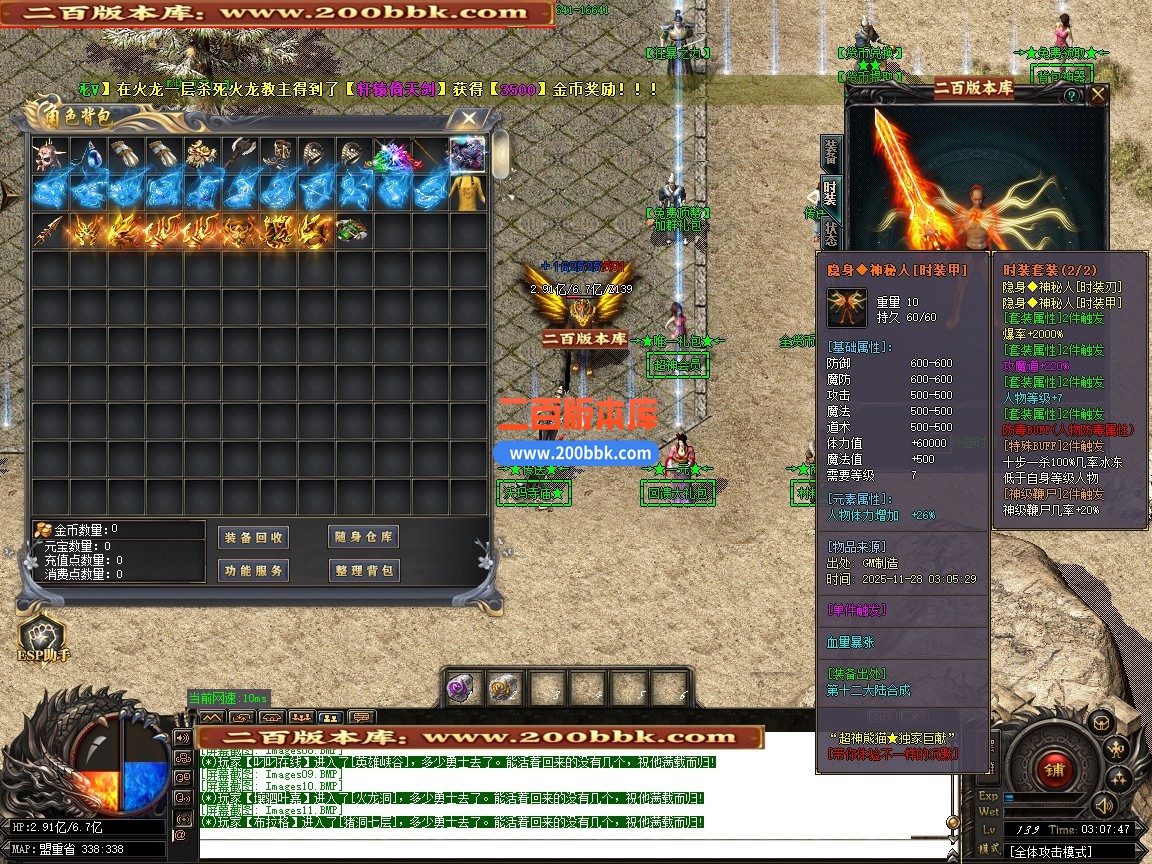Open the round 铺 shop button

pos(1054,768)
